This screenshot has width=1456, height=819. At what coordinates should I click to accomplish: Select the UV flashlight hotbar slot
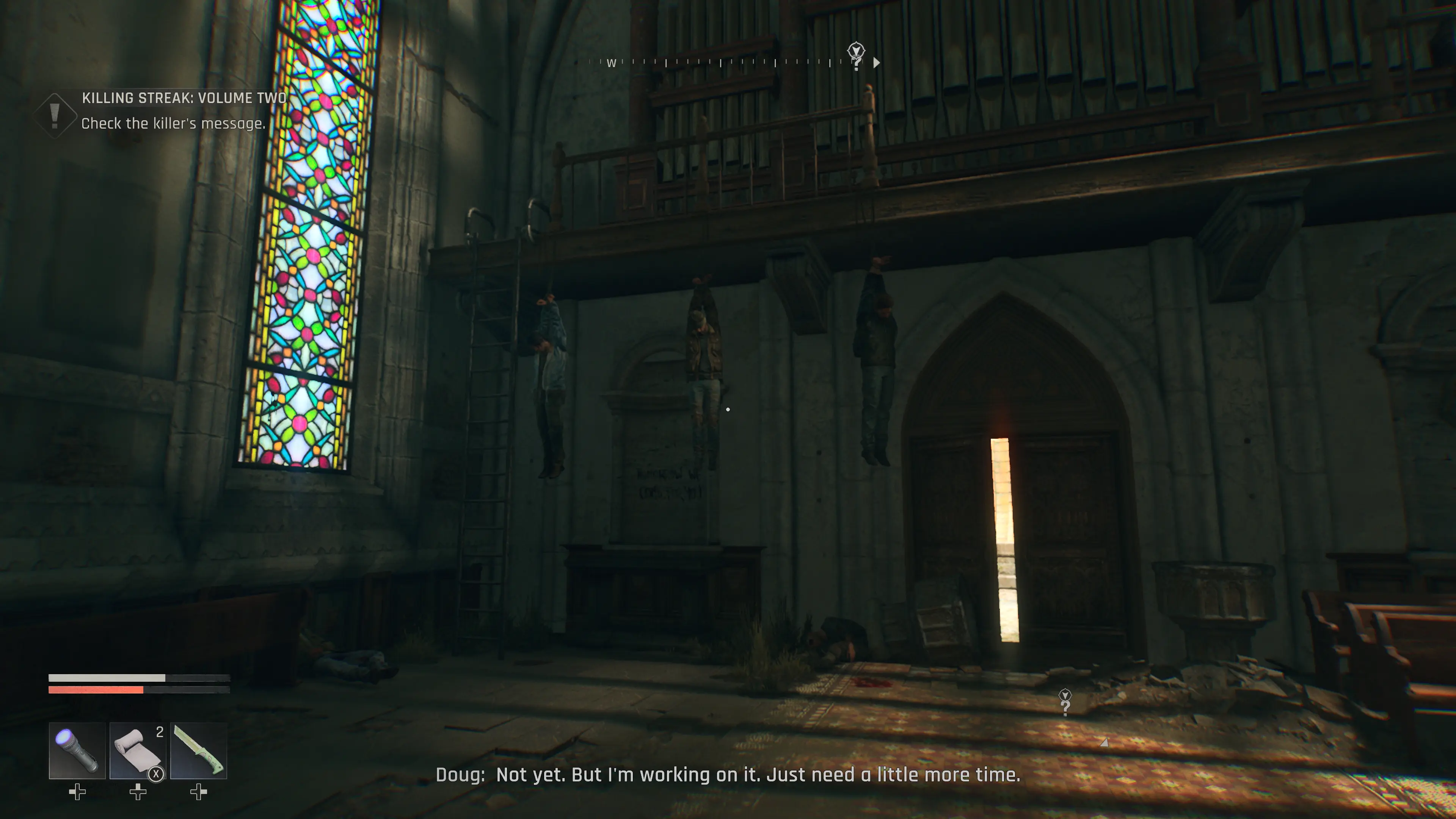(x=77, y=750)
